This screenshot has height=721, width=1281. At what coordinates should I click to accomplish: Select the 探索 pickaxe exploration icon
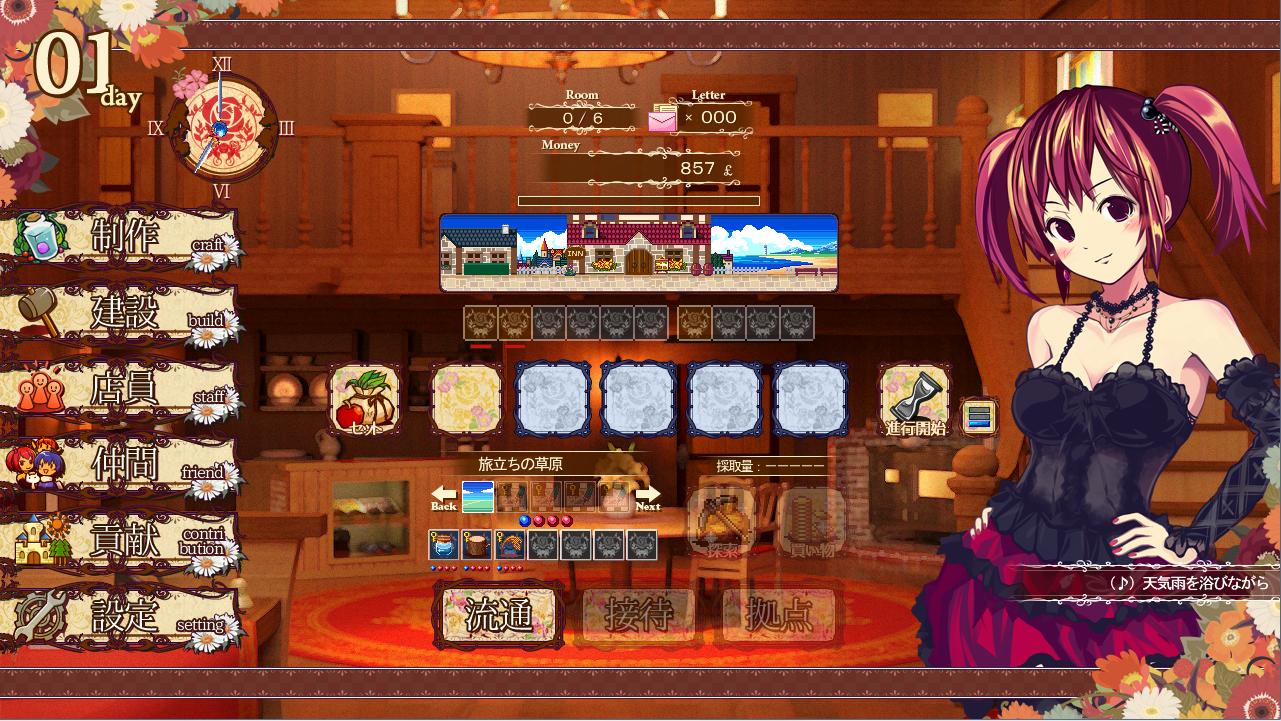pyautogui.click(x=723, y=523)
